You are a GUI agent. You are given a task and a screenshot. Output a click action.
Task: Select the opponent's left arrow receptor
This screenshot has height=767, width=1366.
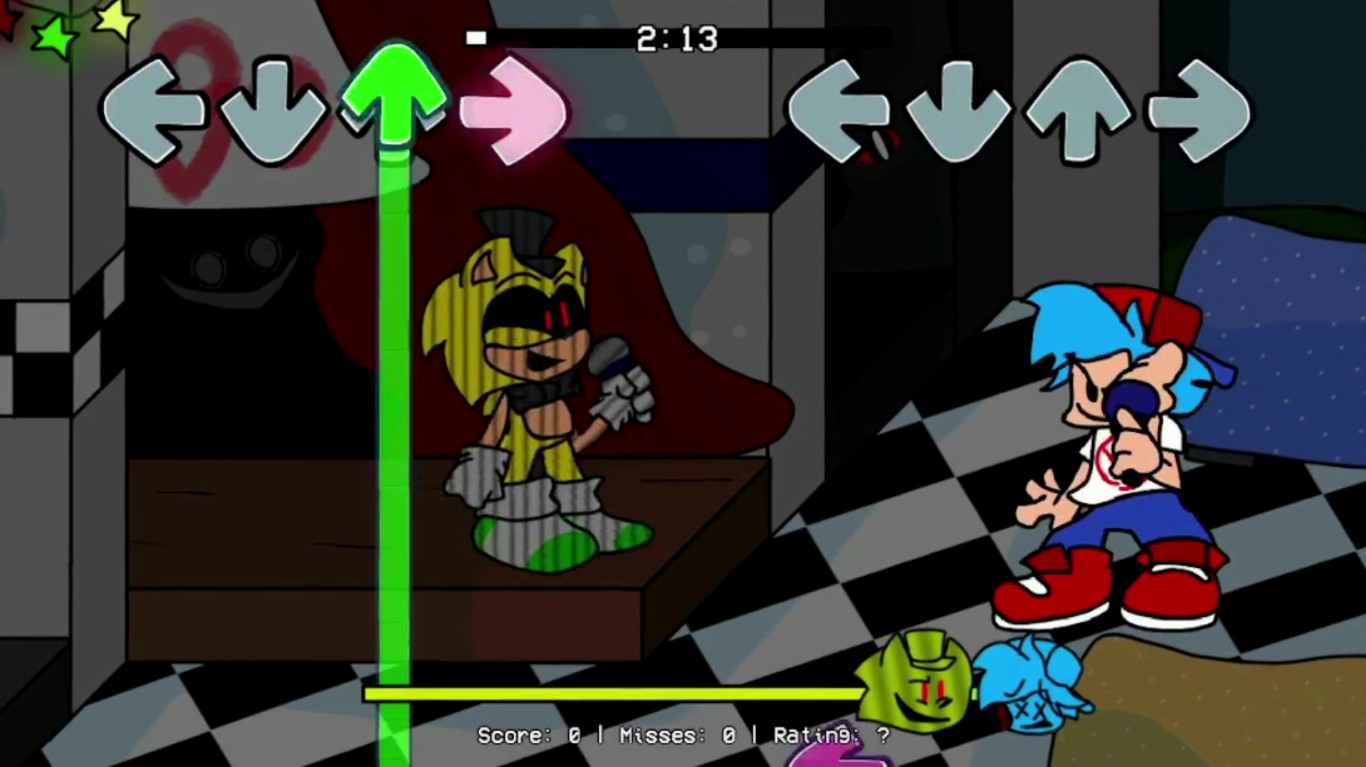[x=155, y=110]
